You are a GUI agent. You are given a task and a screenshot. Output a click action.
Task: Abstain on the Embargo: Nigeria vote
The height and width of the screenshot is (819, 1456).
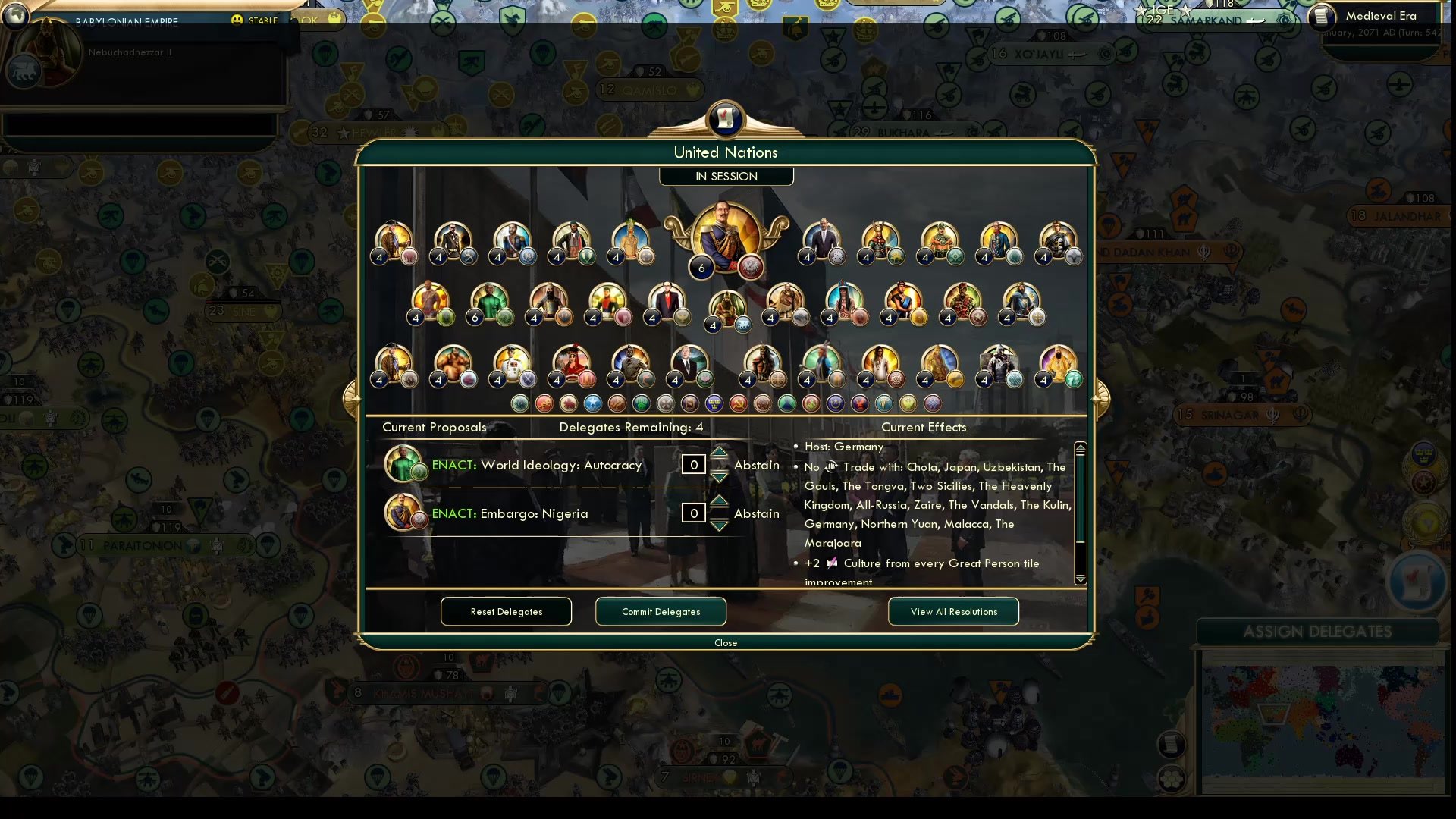pos(756,513)
